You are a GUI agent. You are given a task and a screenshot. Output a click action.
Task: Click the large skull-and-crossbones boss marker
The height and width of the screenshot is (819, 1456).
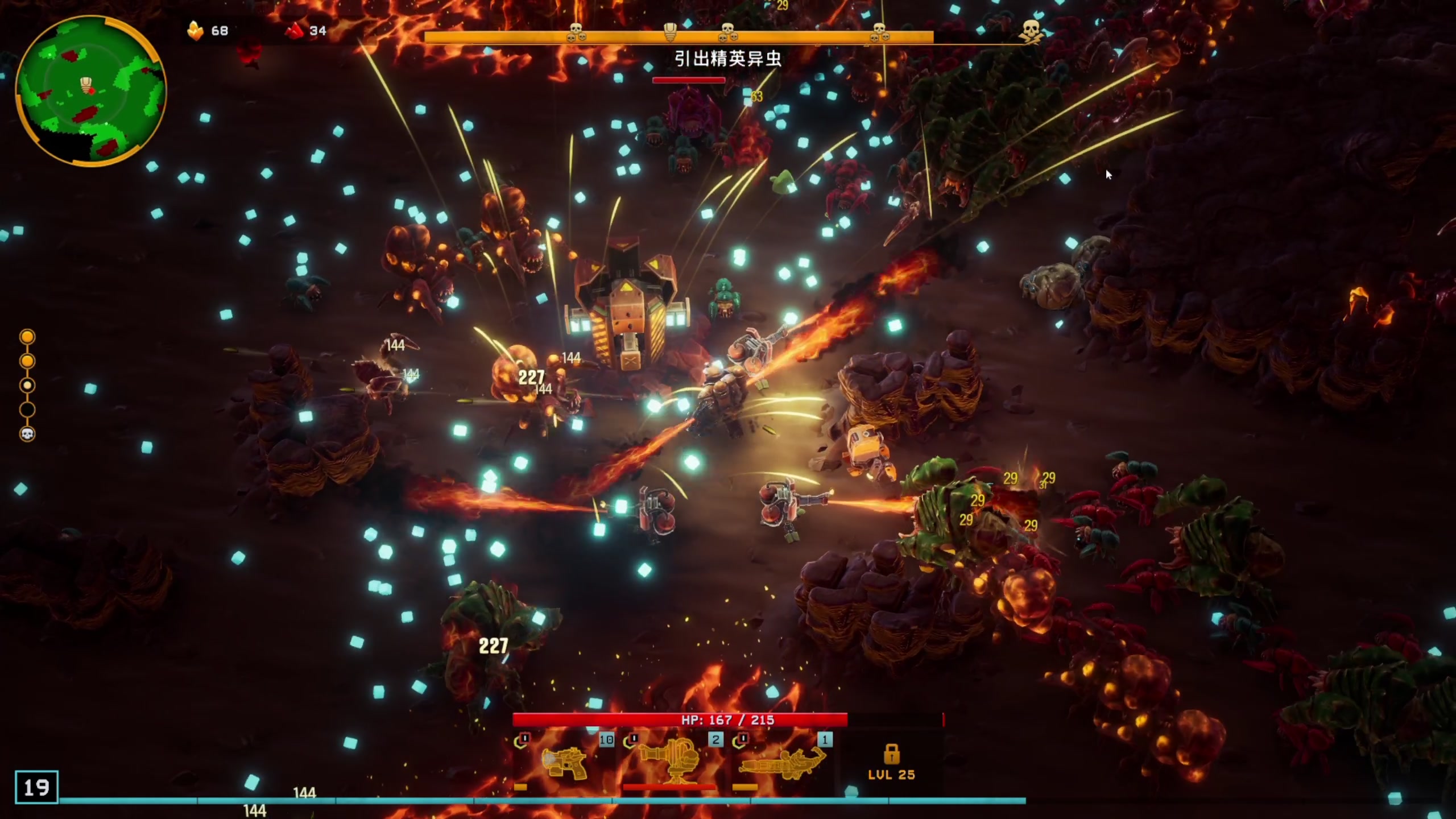point(1031,31)
